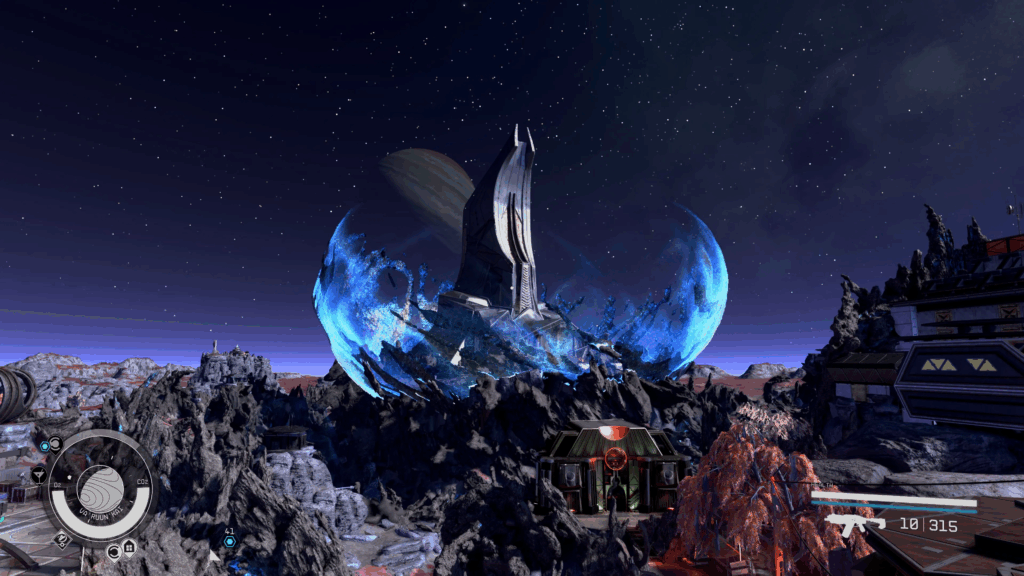Select the house-shaped marker below the compass
Screen dimensions: 1024x576
[x=129, y=547]
